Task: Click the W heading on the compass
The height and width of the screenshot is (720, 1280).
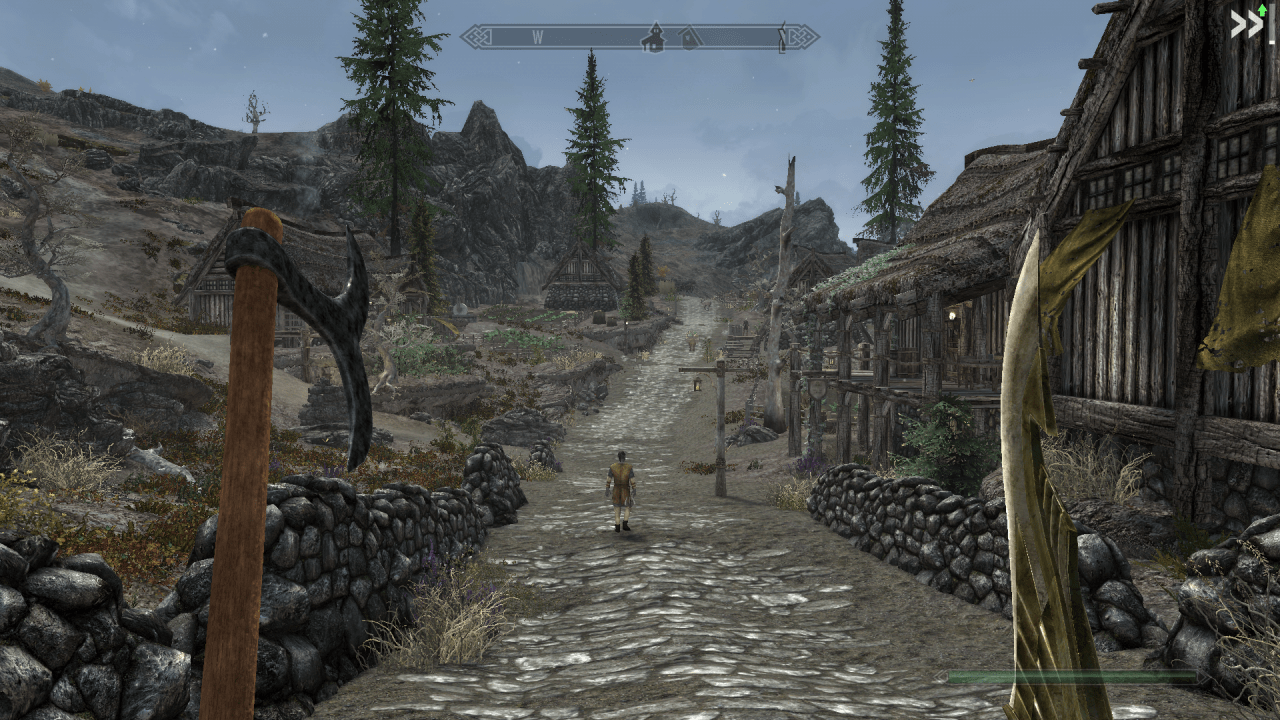Action: pyautogui.click(x=537, y=37)
